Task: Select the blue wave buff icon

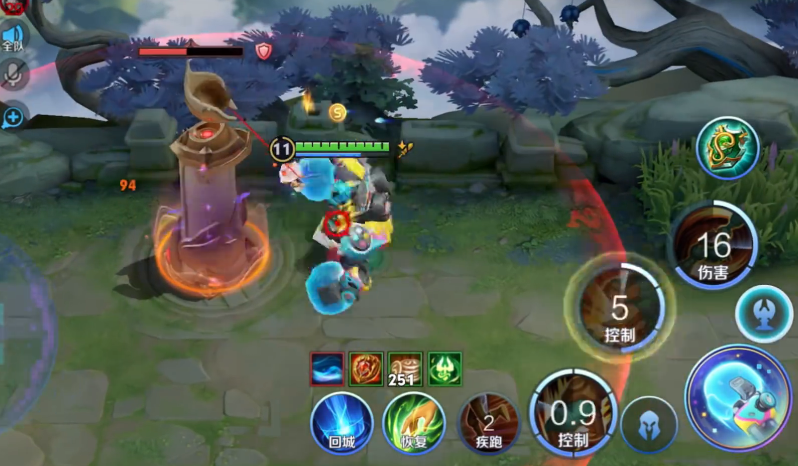Action: pos(327,368)
